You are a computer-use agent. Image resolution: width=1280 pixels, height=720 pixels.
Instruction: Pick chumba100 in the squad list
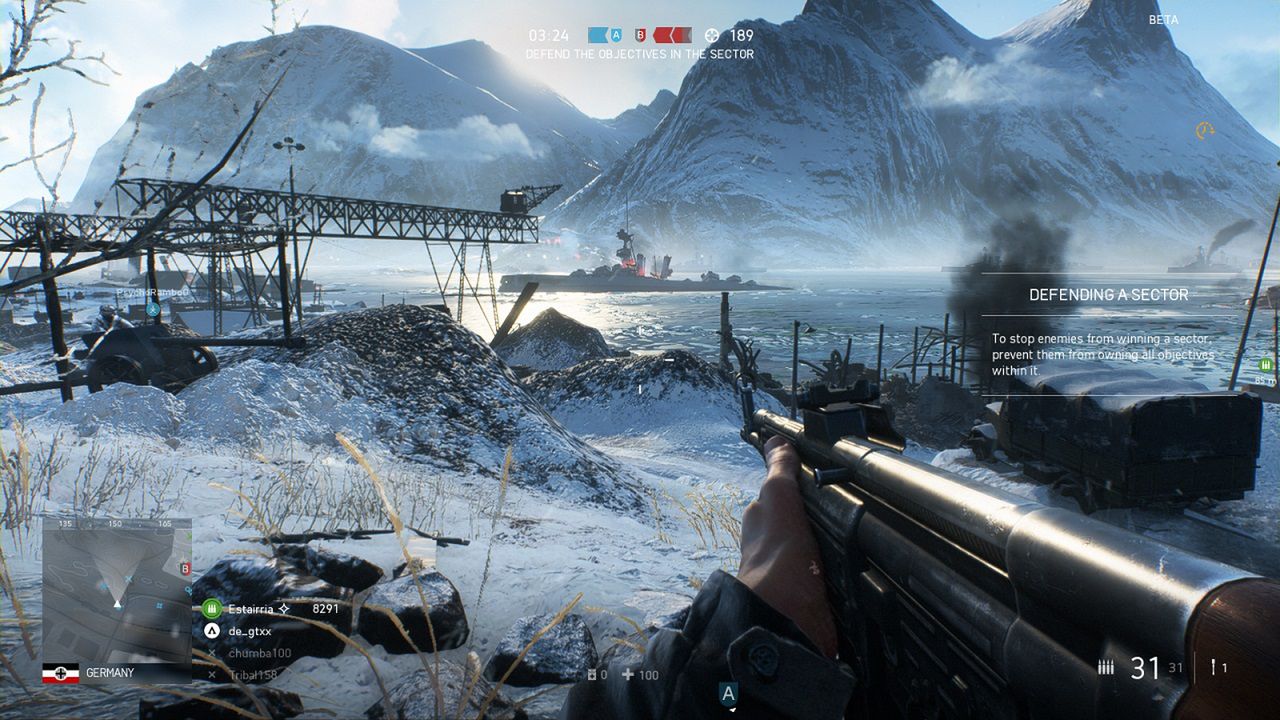[259, 653]
